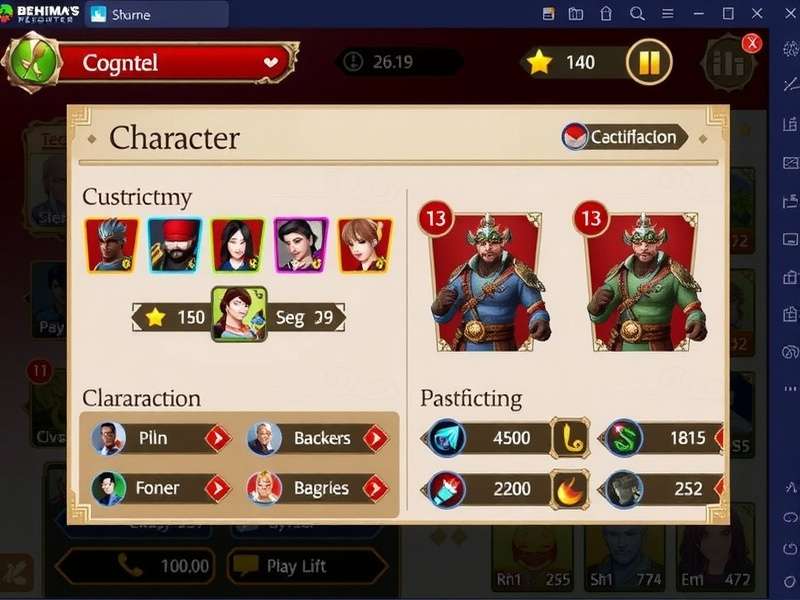Select the black-haired woman in green frame
This screenshot has height=600, width=800.
tap(238, 245)
